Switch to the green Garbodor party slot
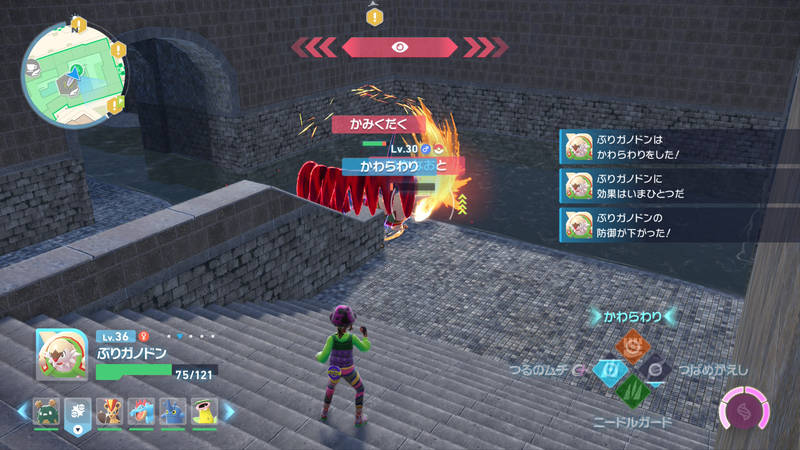The image size is (800, 450). click(45, 411)
